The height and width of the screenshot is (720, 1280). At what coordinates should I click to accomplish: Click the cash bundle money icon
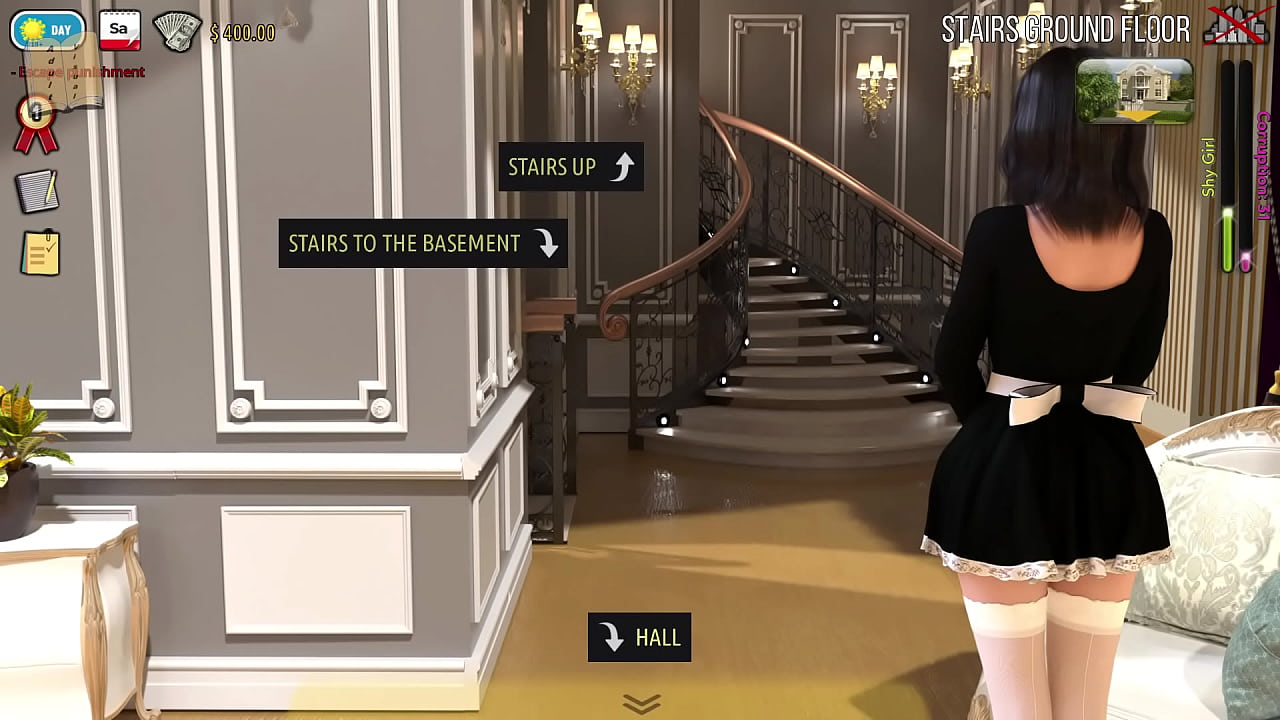[177, 32]
